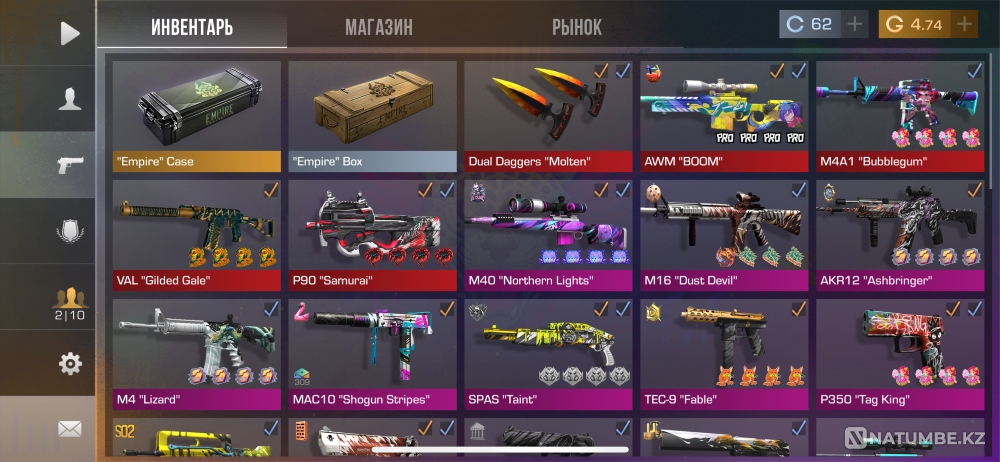Select the Dual Daggers "Molten" skin
The image size is (1000, 462).
pyautogui.click(x=548, y=115)
